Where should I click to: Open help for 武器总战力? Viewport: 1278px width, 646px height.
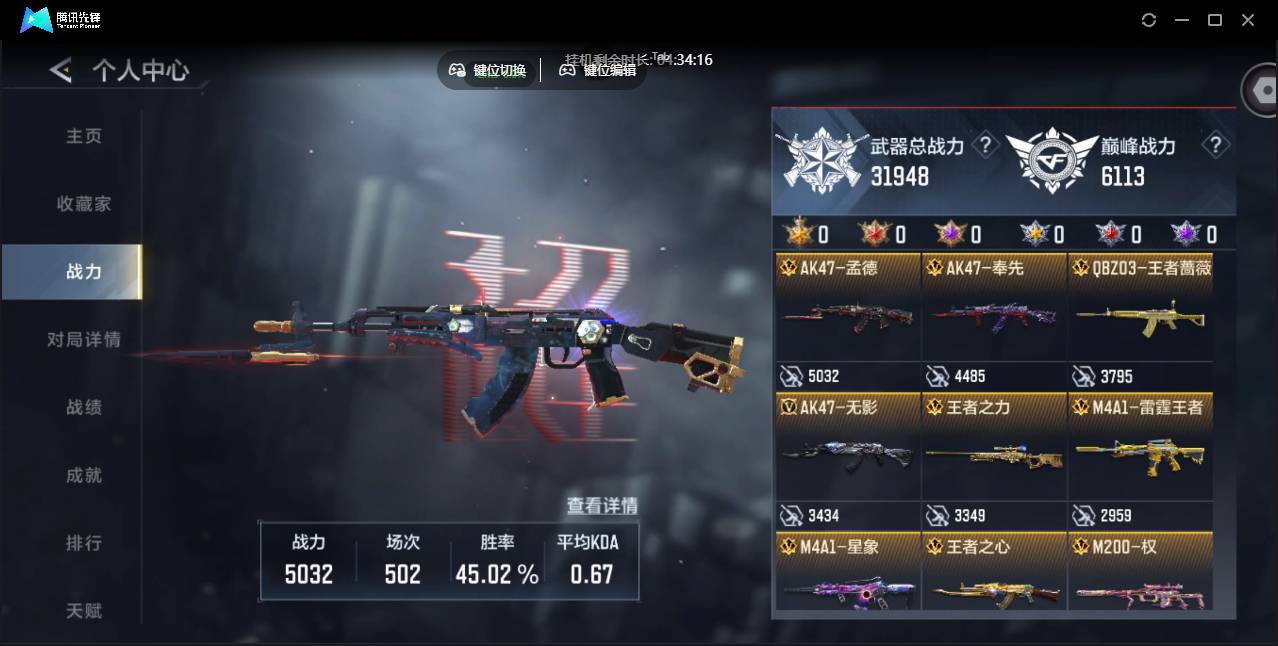point(985,146)
